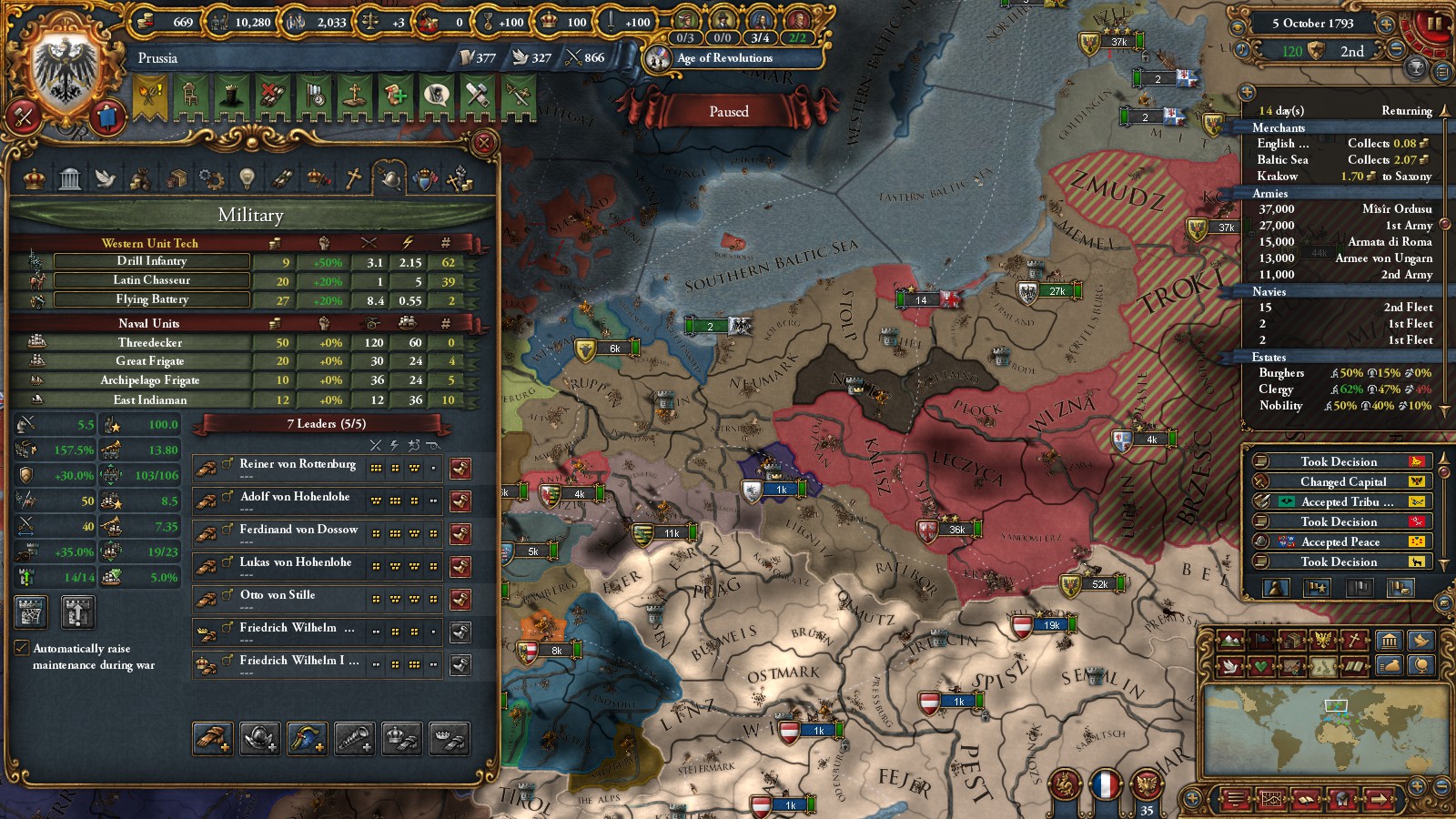Toggle the imperial map mode eagle icon
The width and height of the screenshot is (1456, 819).
point(1322,641)
